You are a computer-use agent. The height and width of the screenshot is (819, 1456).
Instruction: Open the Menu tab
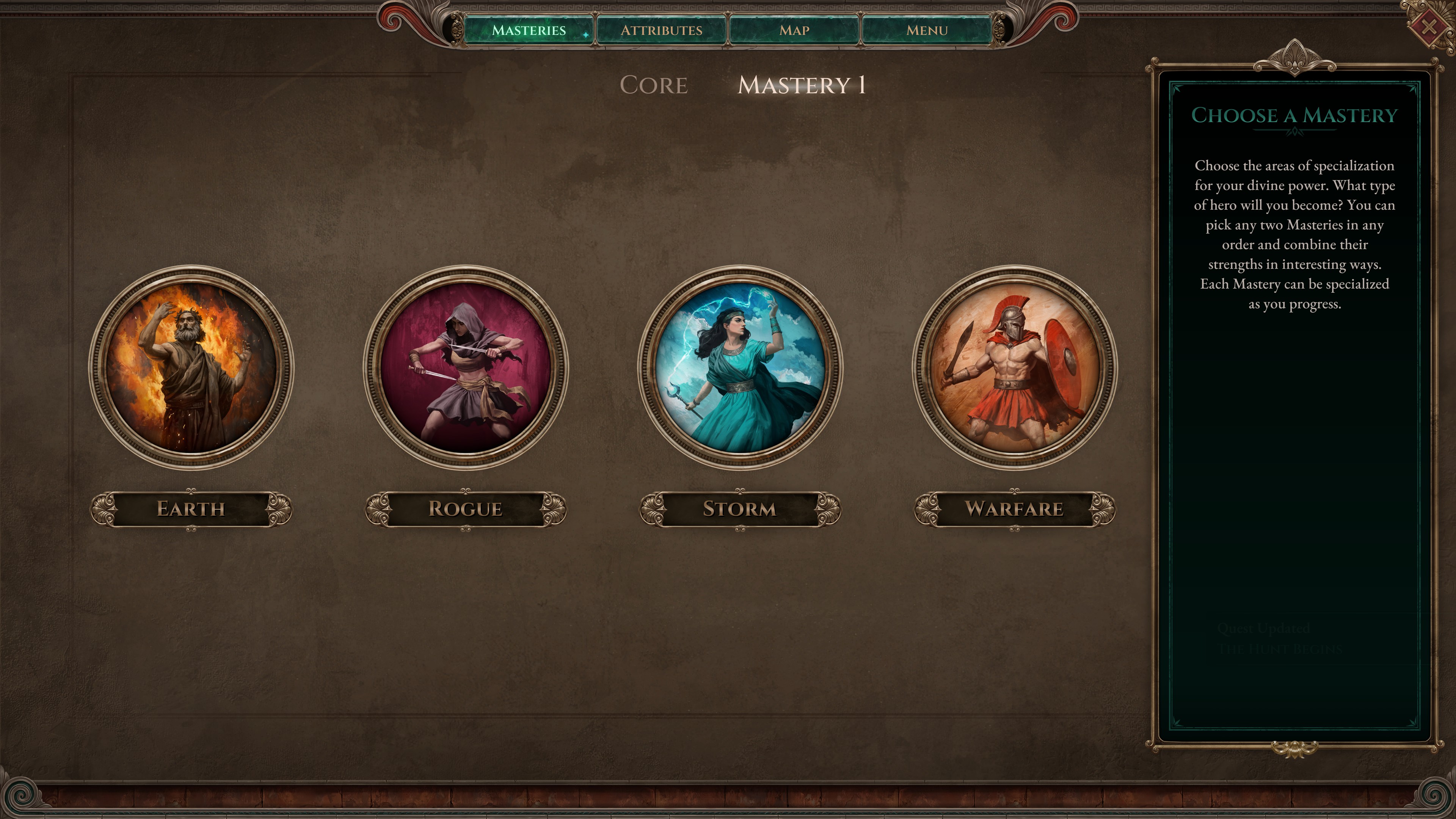(x=927, y=30)
